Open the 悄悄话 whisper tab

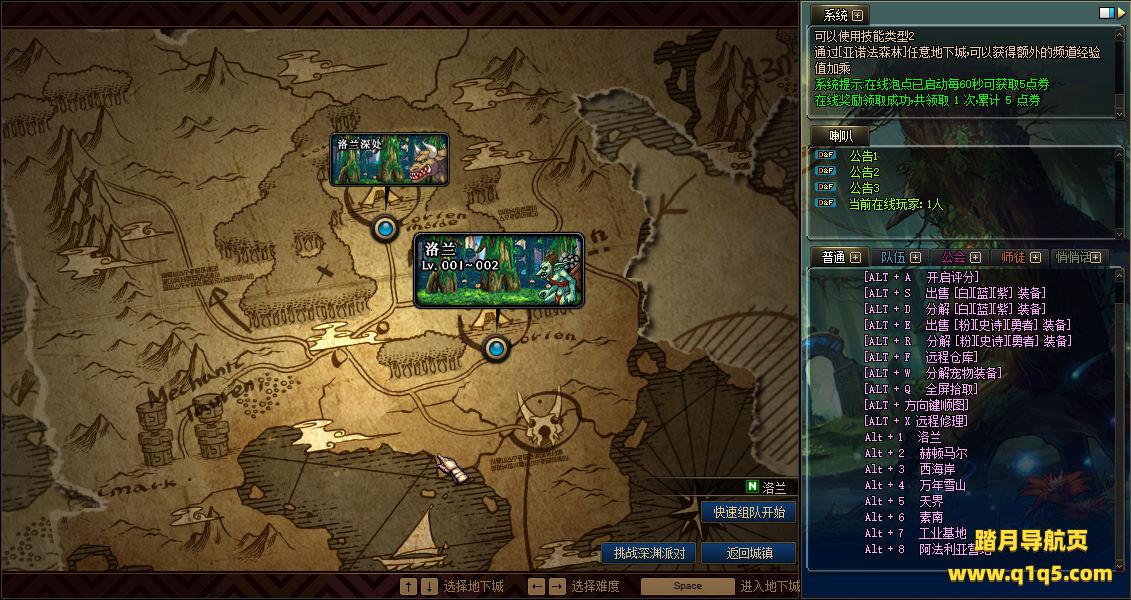(1073, 258)
